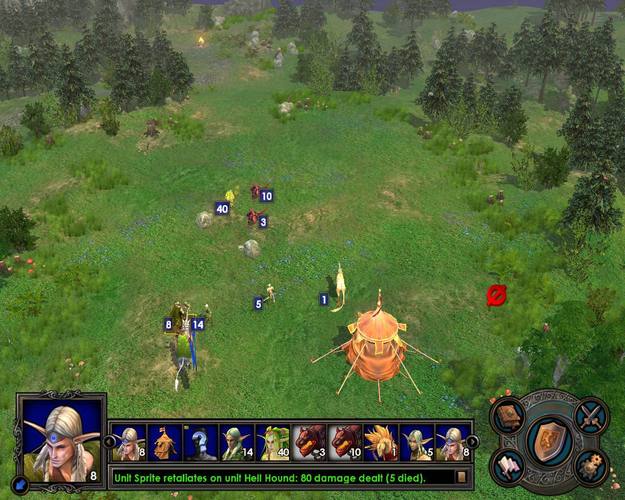The image size is (625, 500).
Task: Choose the stack of 14 archers portrait
Action: point(236,442)
